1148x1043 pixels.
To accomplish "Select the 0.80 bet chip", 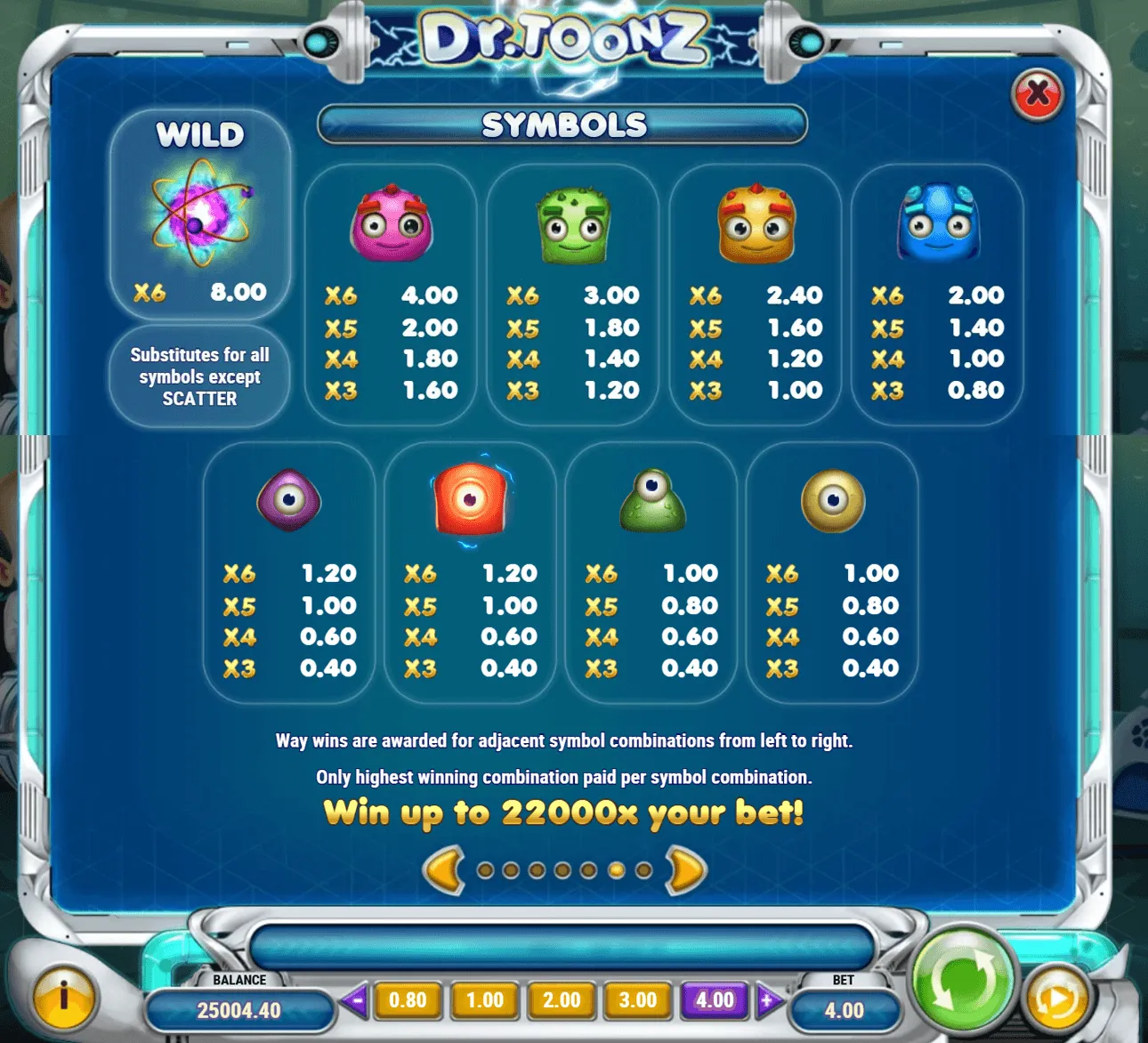I will point(408,999).
